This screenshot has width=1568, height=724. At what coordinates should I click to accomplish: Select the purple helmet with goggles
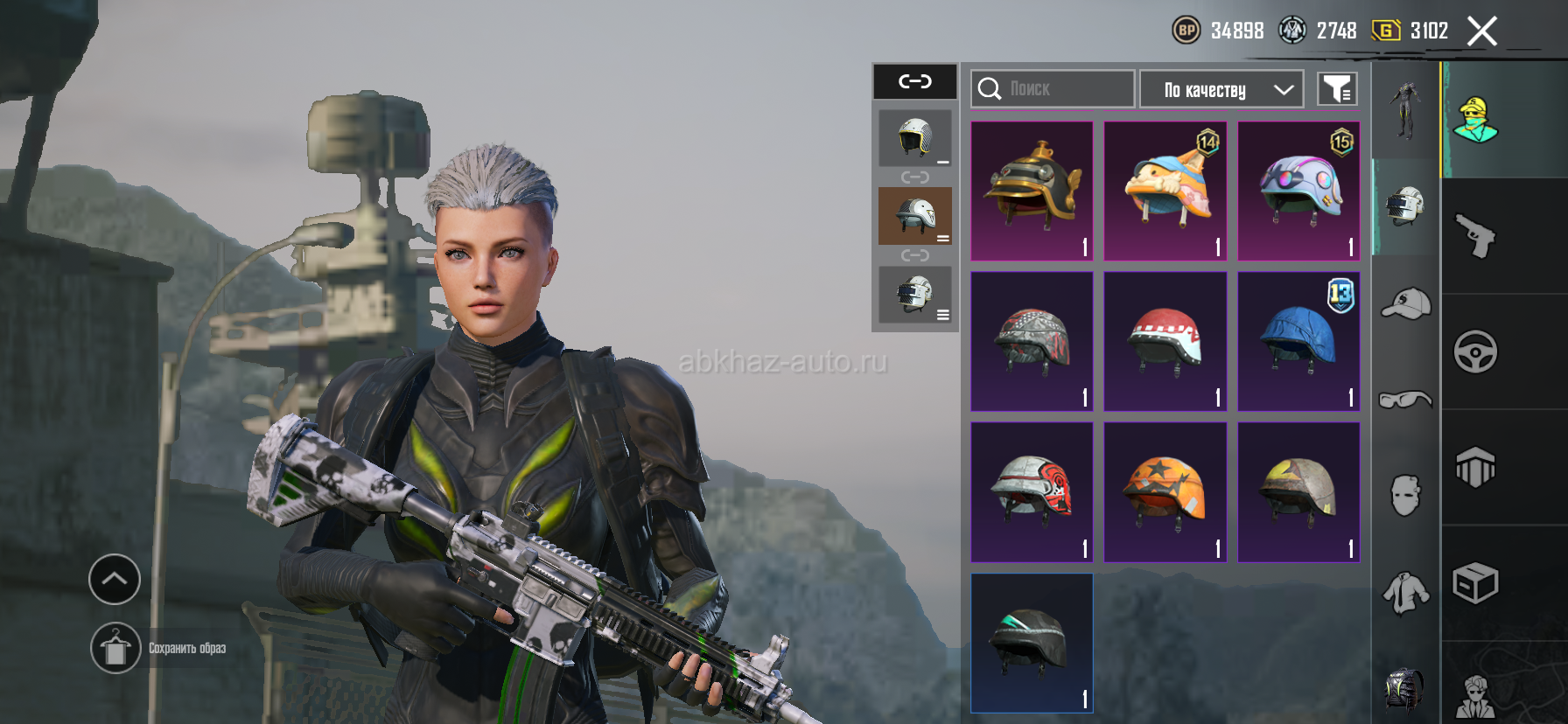point(1298,191)
